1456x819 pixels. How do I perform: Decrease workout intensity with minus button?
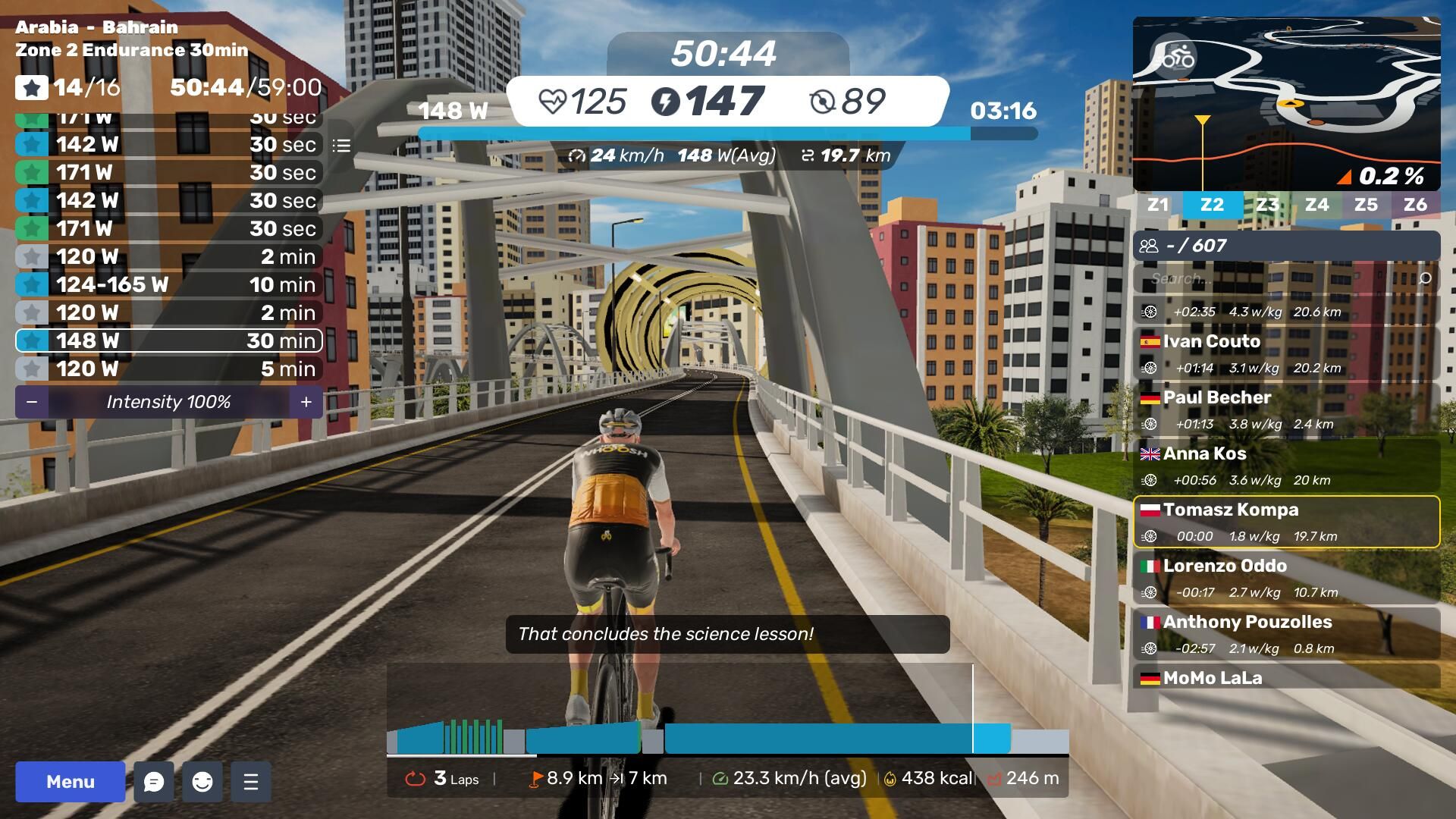(x=32, y=402)
